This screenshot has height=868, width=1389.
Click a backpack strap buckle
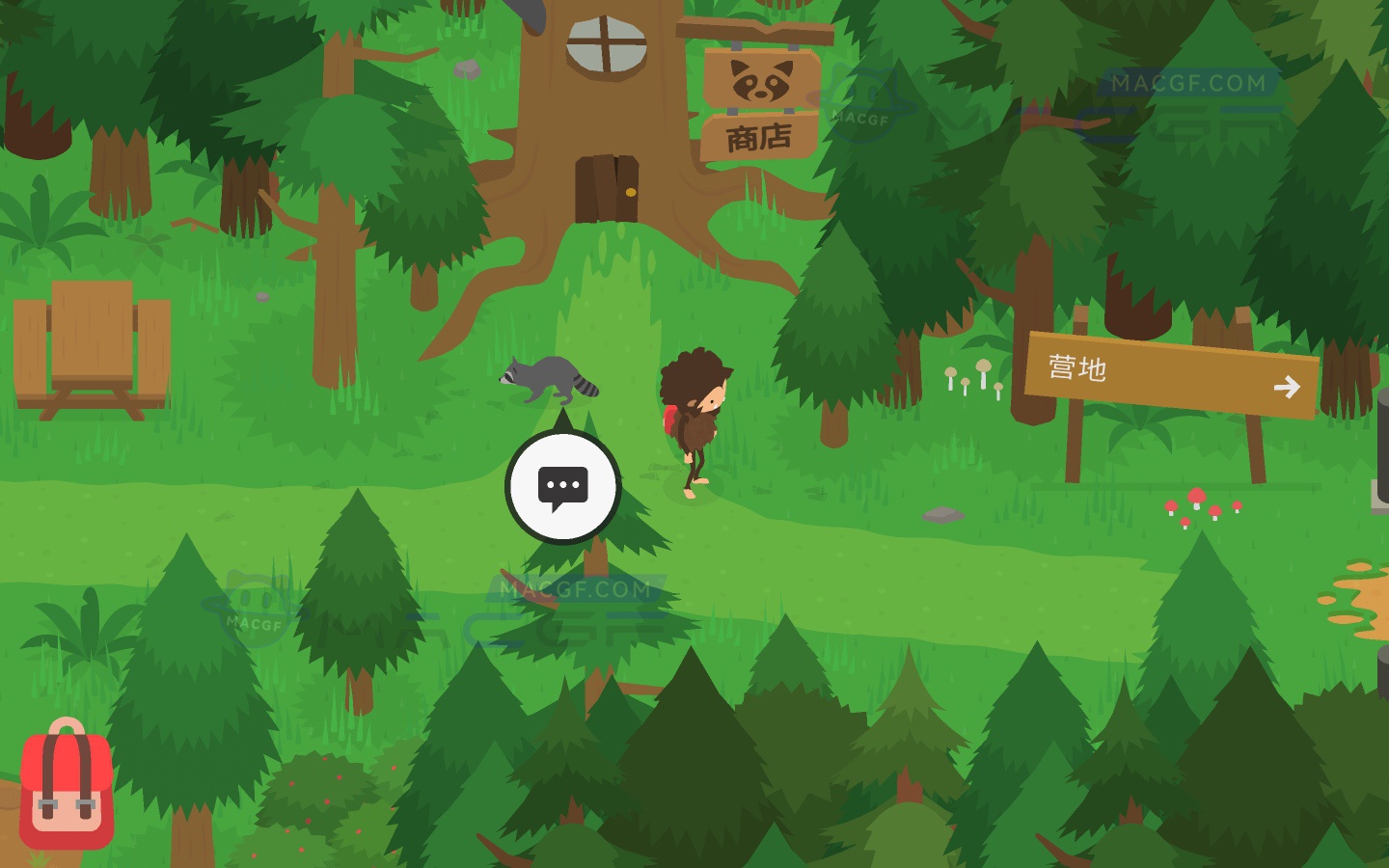[48, 802]
